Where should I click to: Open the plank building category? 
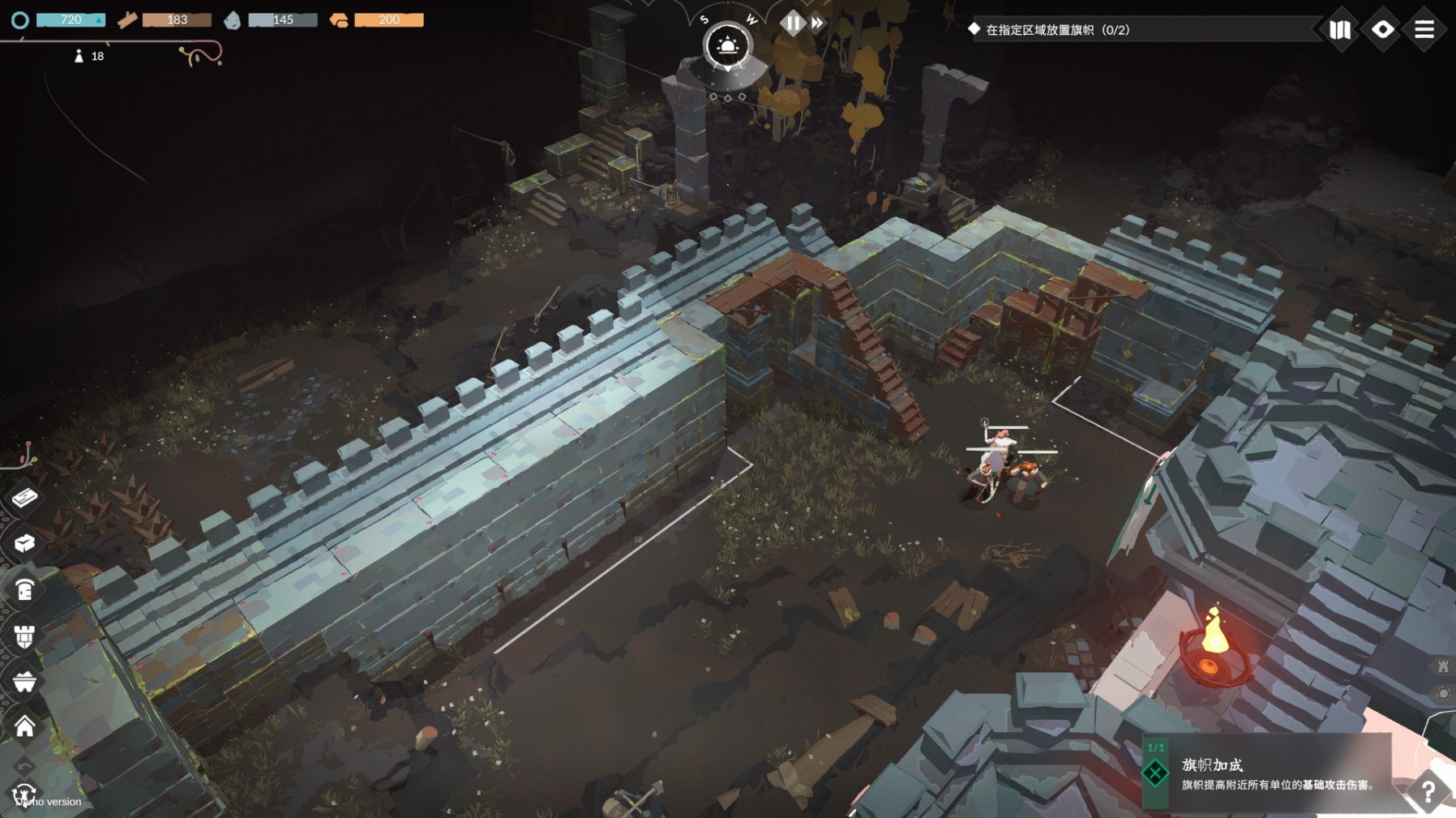[x=24, y=497]
